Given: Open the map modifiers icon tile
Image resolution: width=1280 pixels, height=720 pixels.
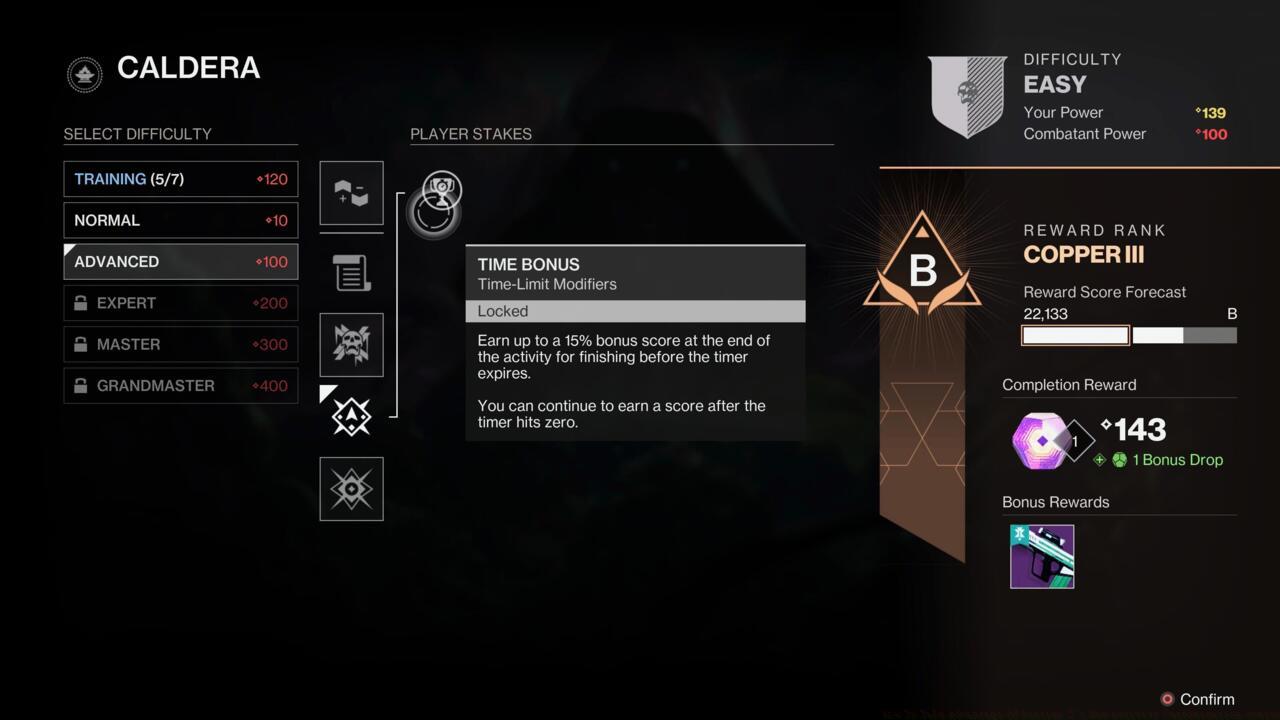Looking at the screenshot, I should pos(351,193).
